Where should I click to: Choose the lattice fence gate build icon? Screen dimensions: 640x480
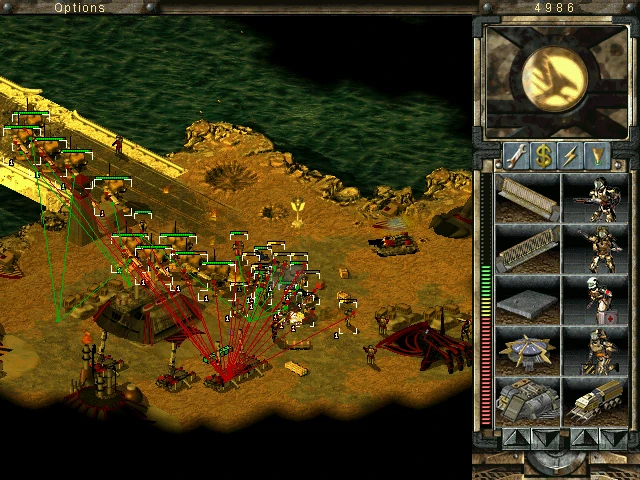pyautogui.click(x=528, y=249)
